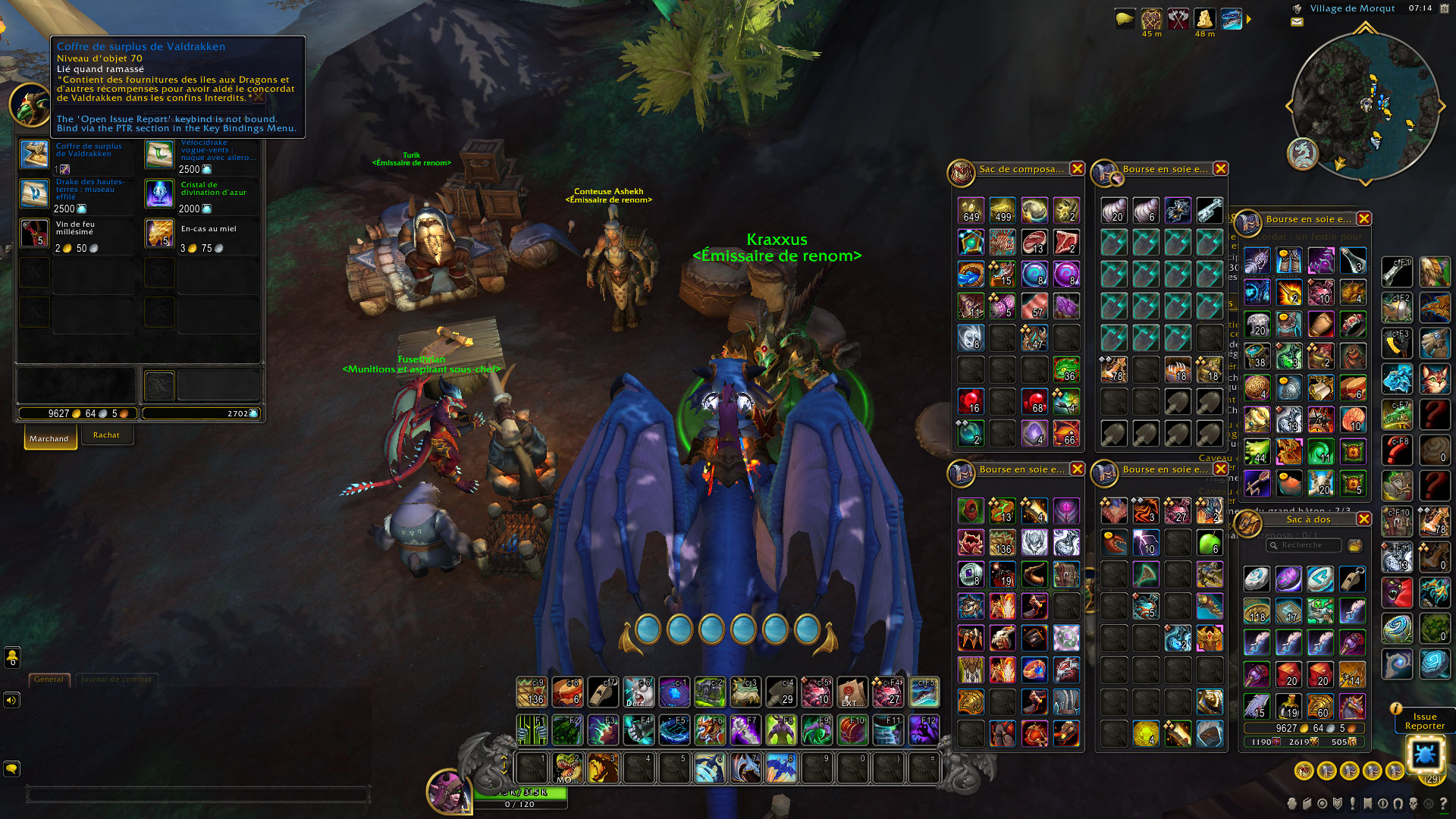Screen dimensions: 1456x819
Task: Close the Sac à dos backpack window
Action: coord(1363,519)
